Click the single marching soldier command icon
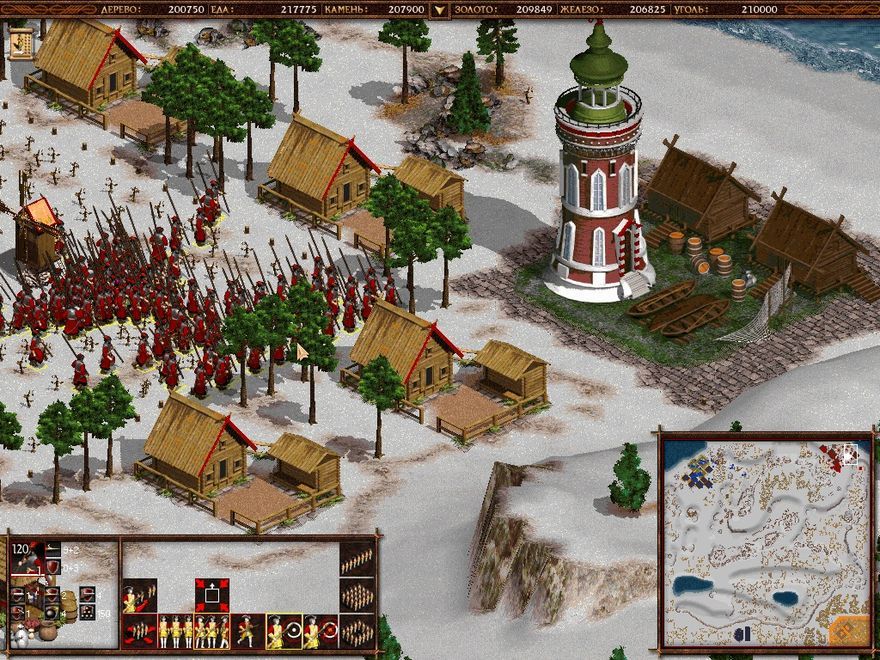This screenshot has width=880, height=660. click(x=247, y=631)
